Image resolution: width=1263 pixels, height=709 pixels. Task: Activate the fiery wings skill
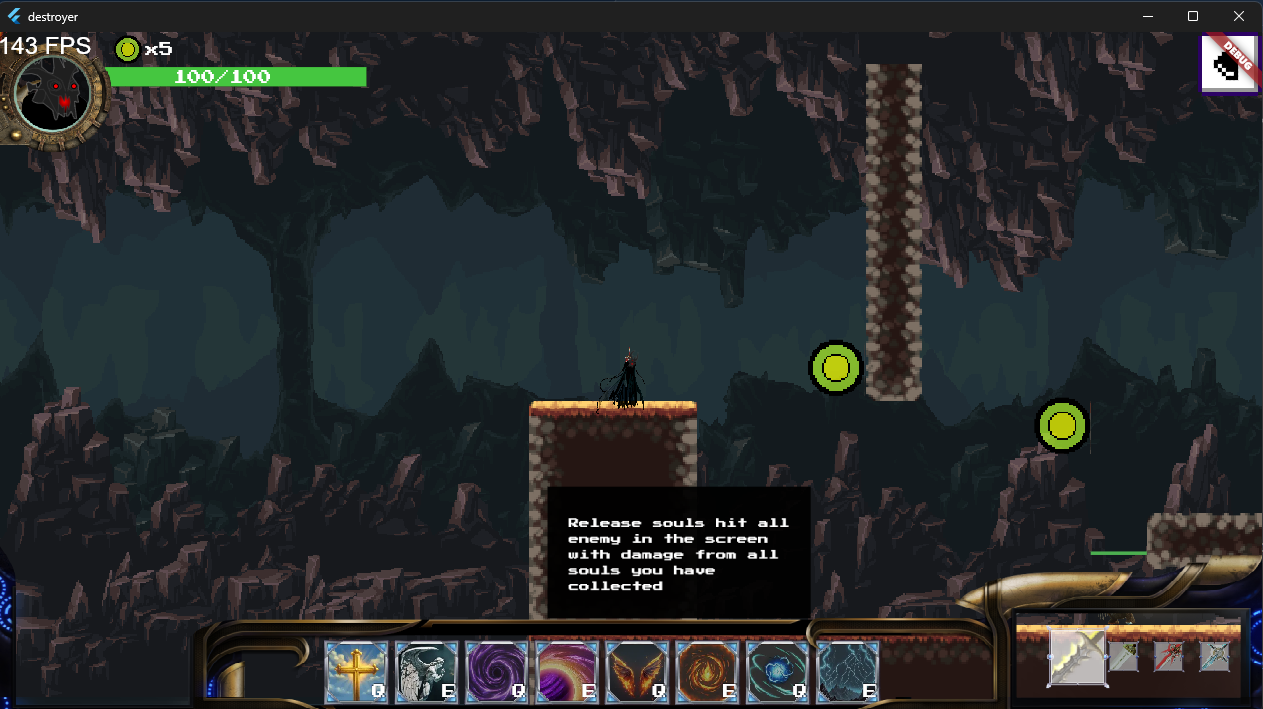click(x=637, y=672)
